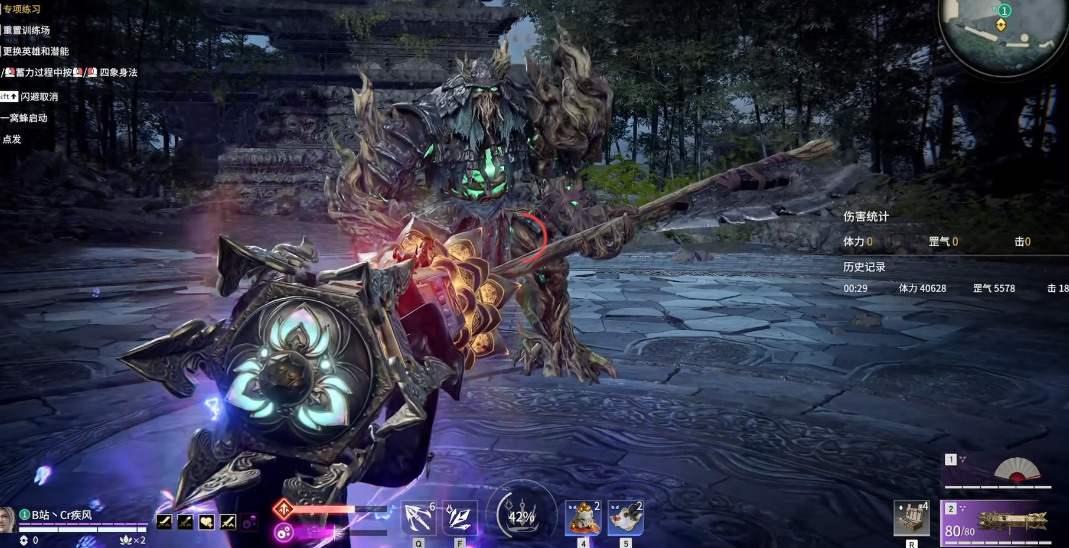1069x548 pixels.
Task: Select the purple orb buff icon
Action: [249, 521]
